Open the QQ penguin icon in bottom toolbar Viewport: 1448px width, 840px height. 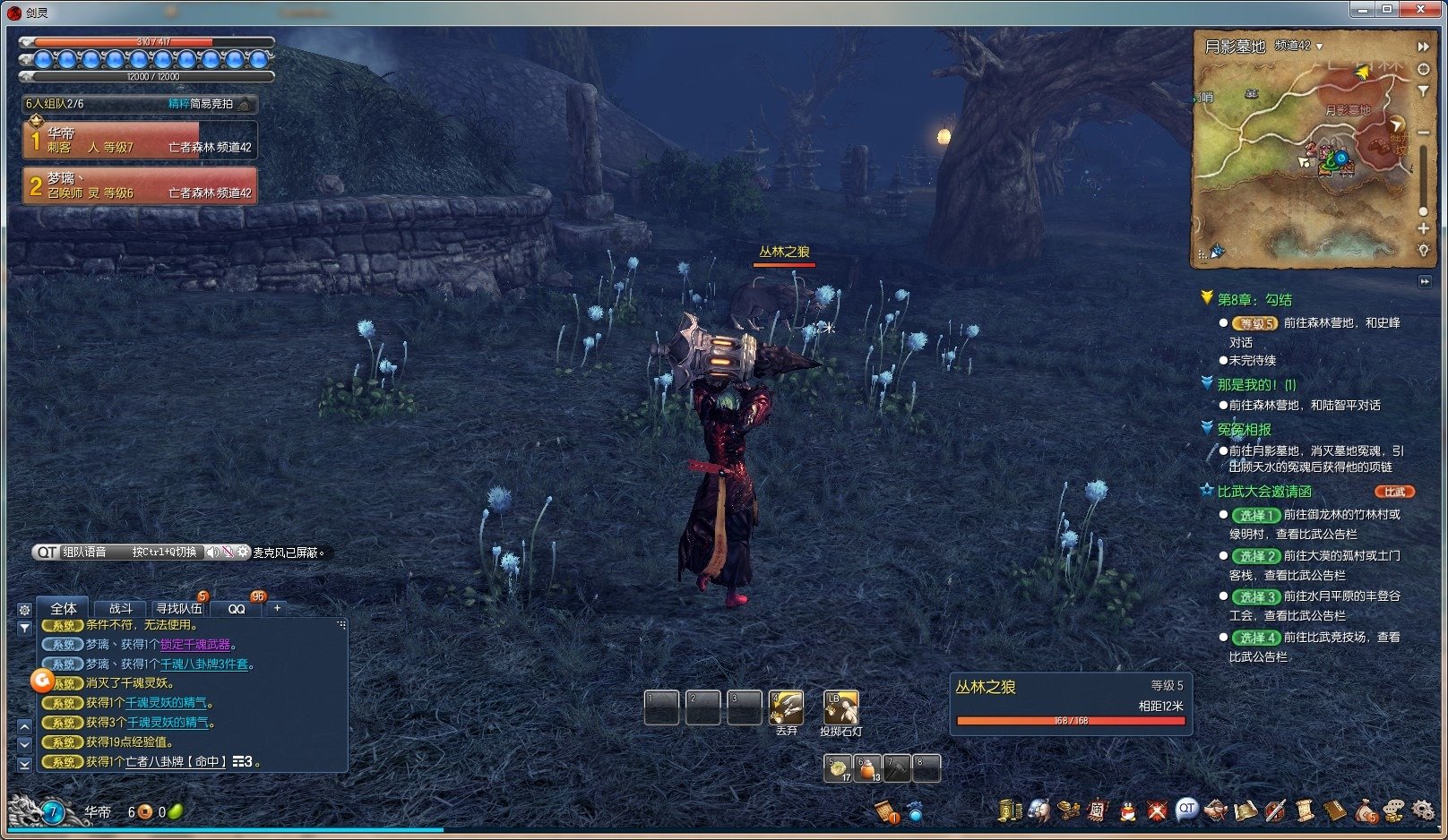[x=1127, y=810]
